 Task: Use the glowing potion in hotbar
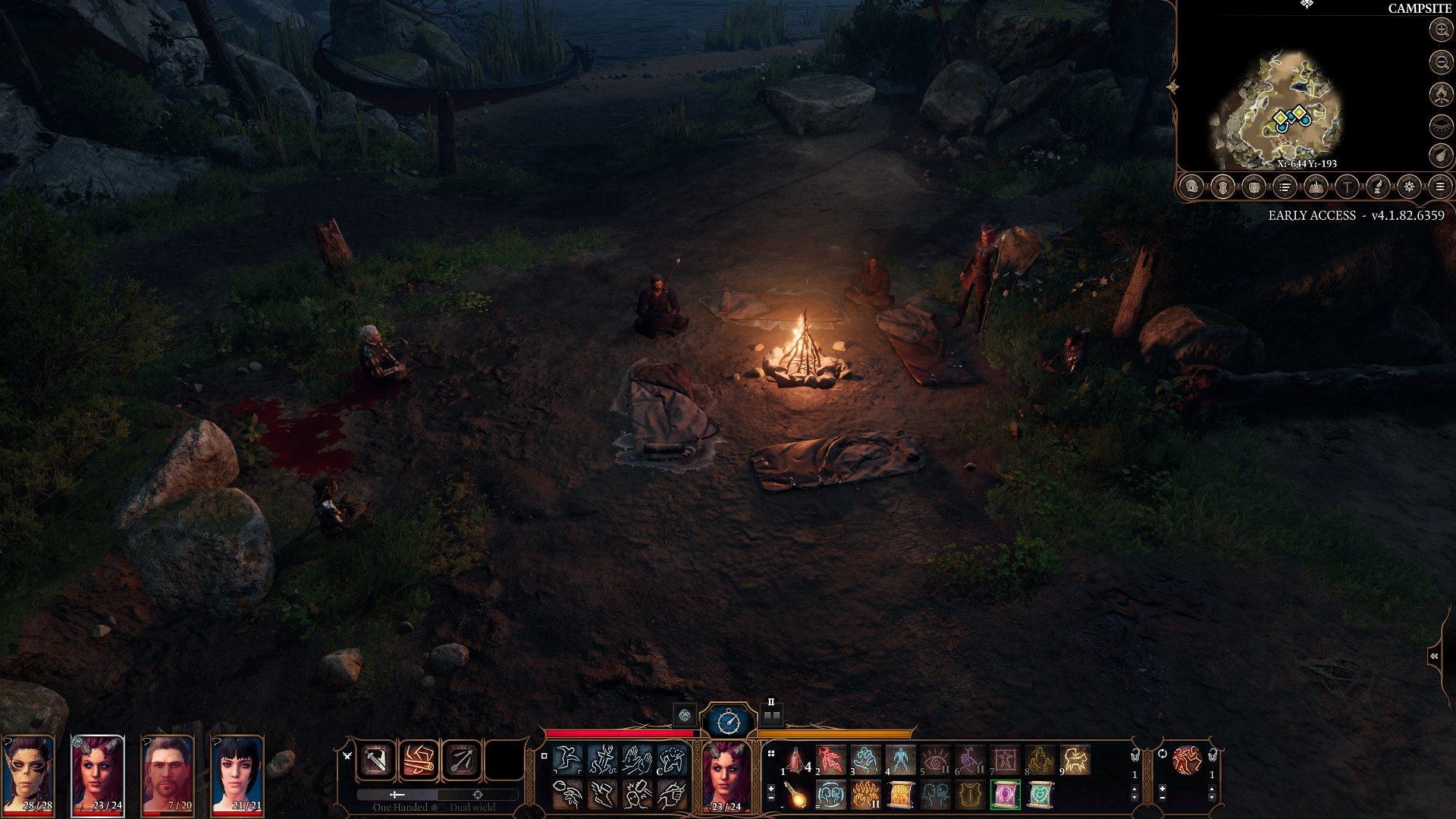pos(795,795)
